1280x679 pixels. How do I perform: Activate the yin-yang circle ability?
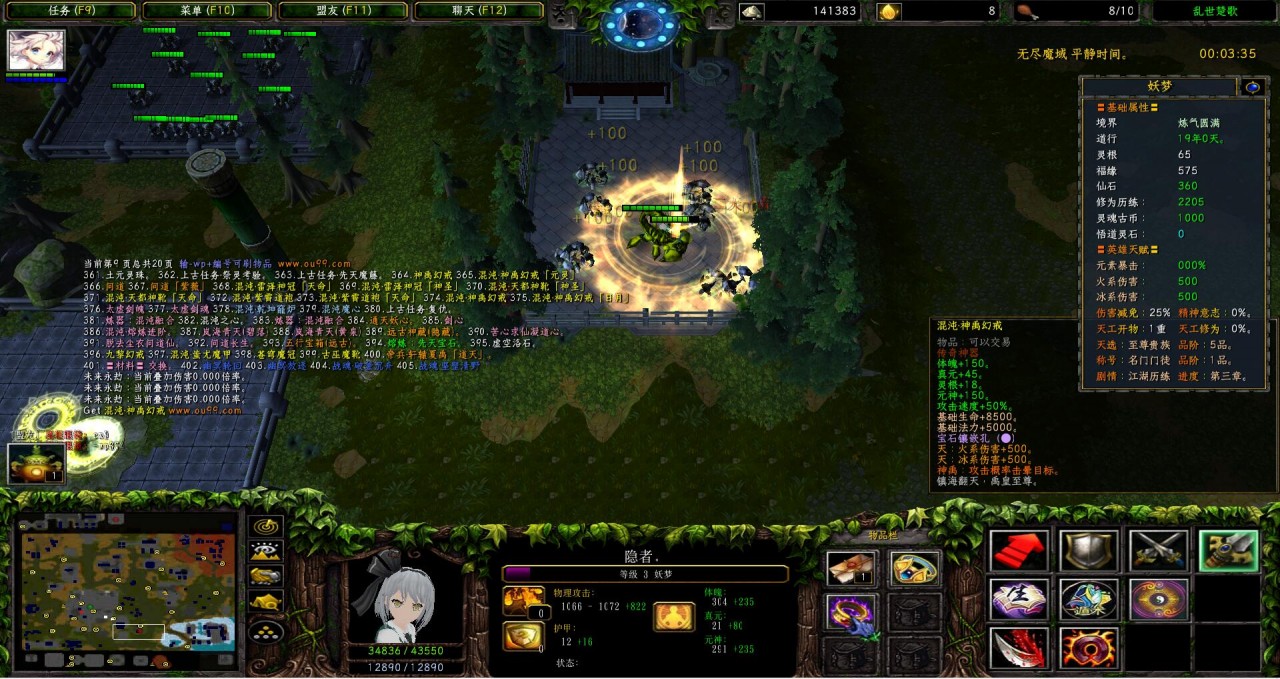point(1158,599)
